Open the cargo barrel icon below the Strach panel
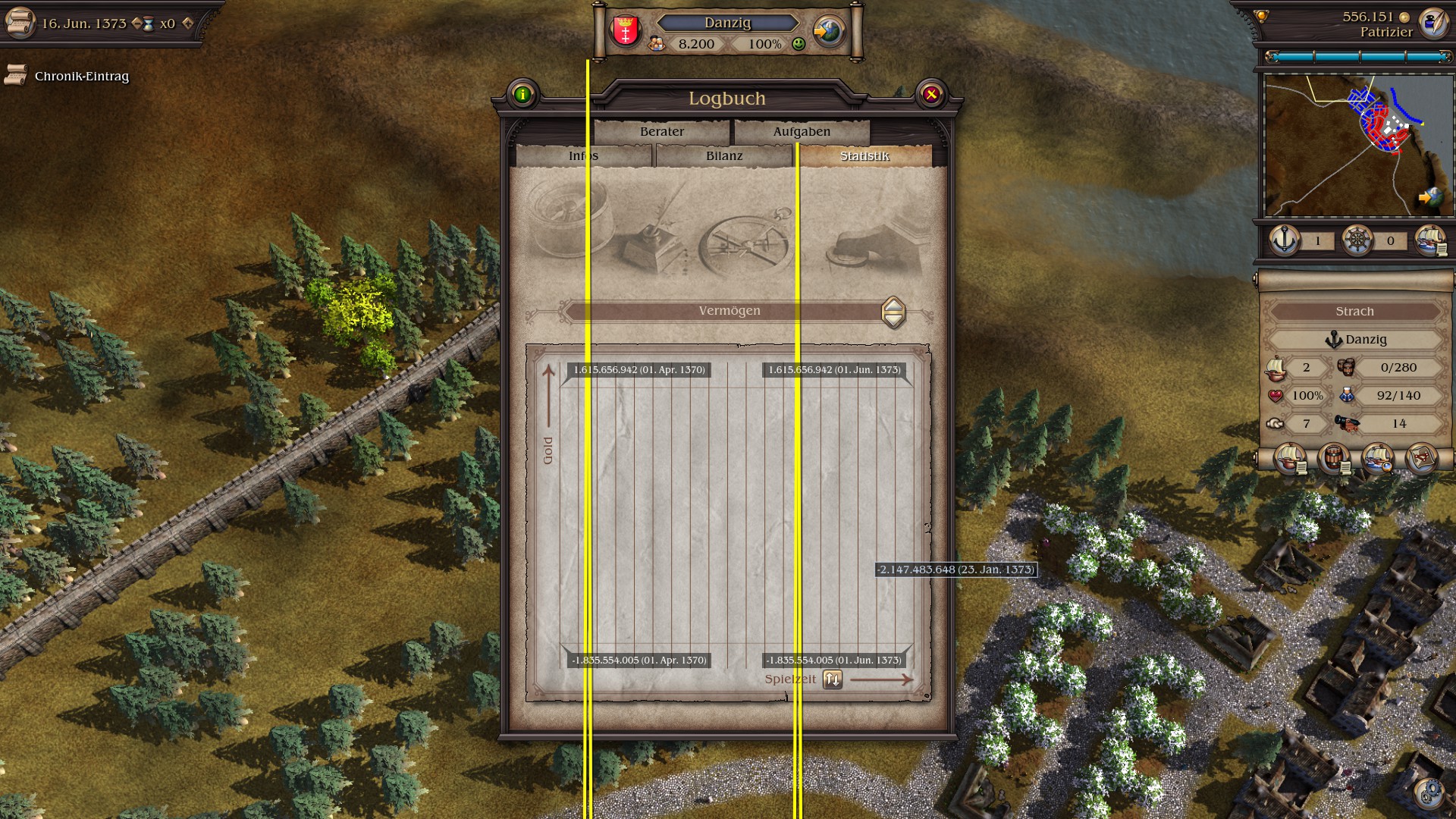 (x=1334, y=459)
